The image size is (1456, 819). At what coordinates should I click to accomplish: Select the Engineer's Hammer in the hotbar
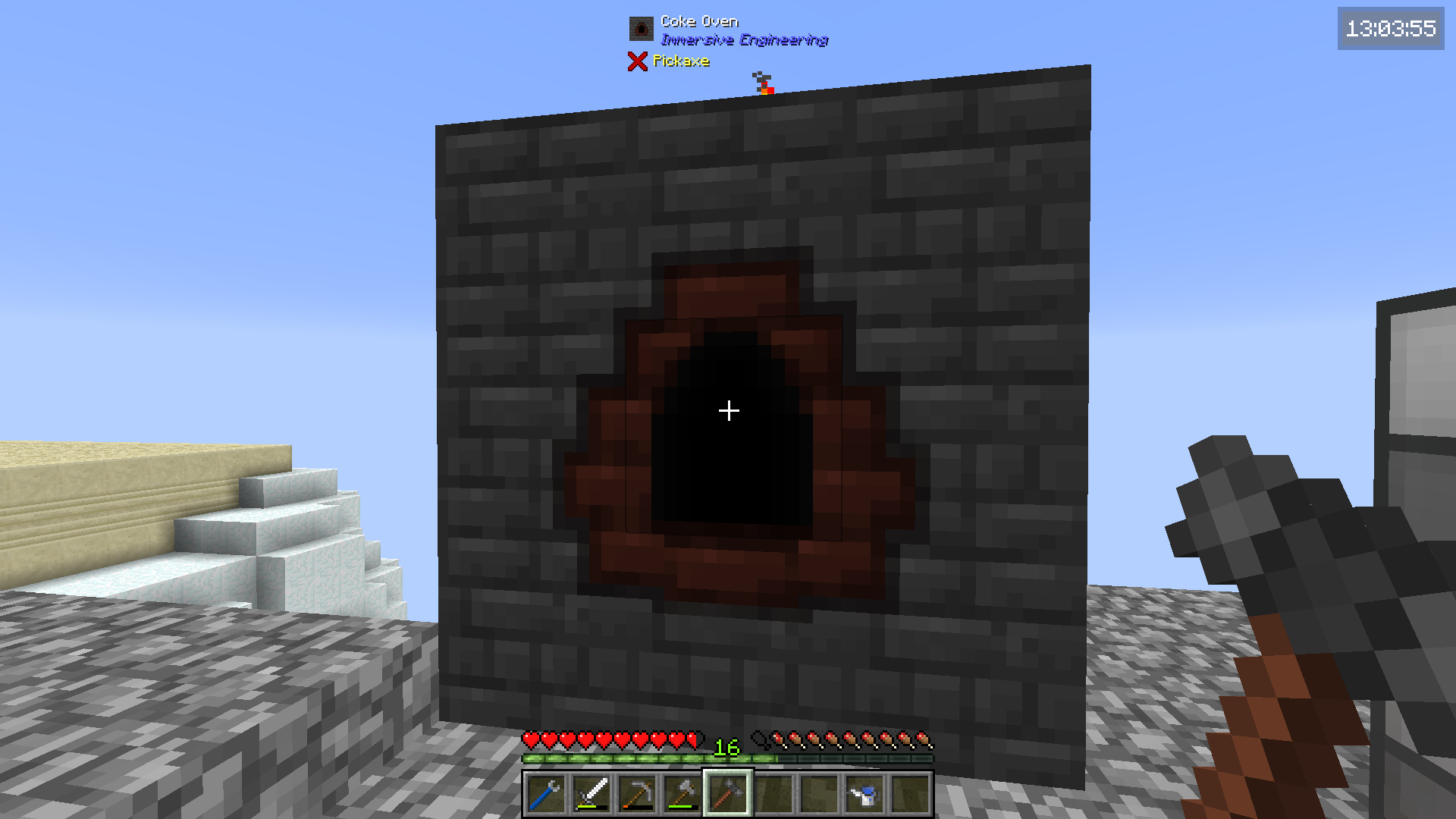pyautogui.click(x=729, y=795)
